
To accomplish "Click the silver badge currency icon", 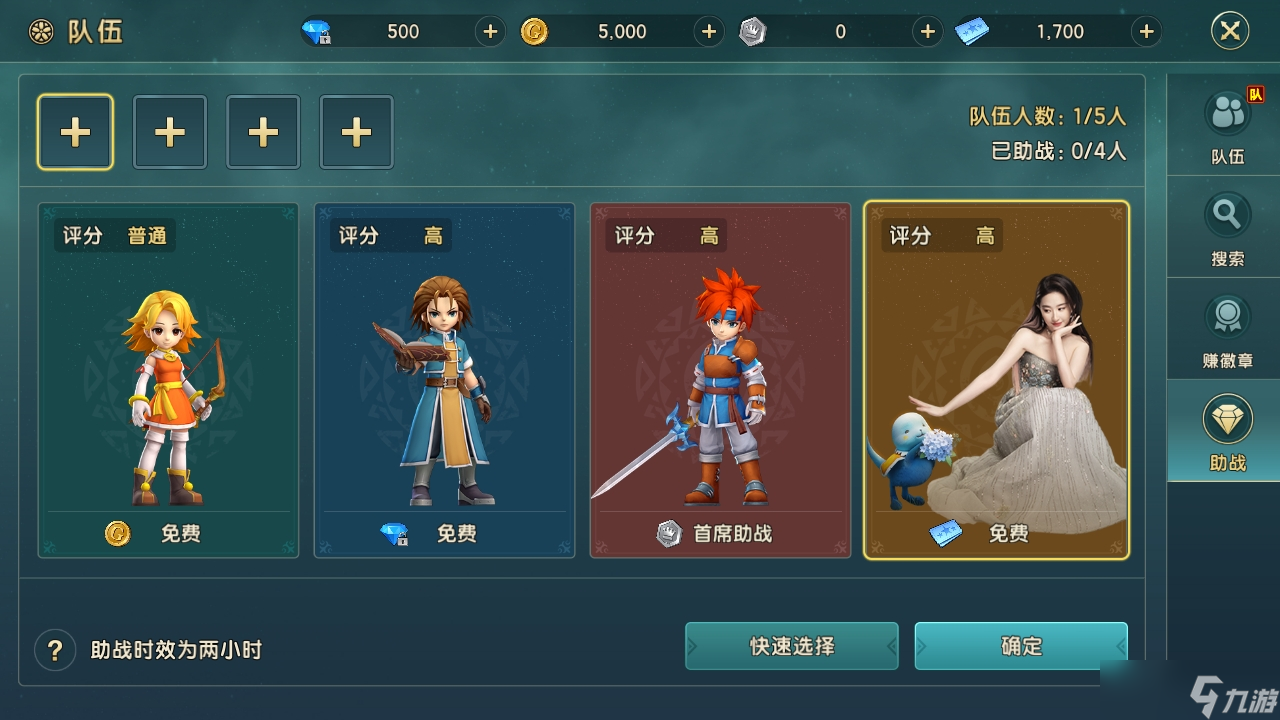I will pos(753,31).
